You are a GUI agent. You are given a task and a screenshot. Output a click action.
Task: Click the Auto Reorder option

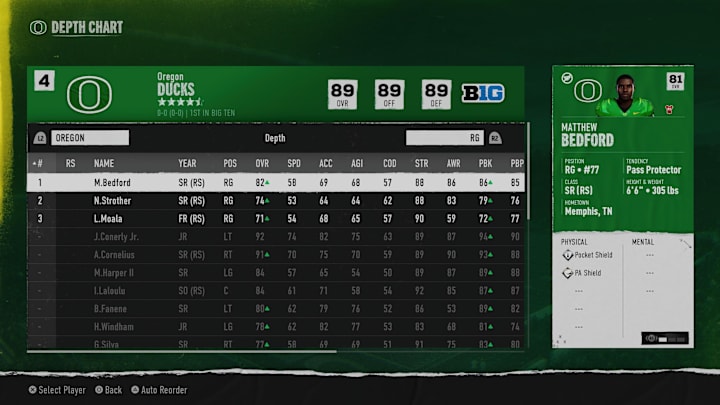point(158,390)
